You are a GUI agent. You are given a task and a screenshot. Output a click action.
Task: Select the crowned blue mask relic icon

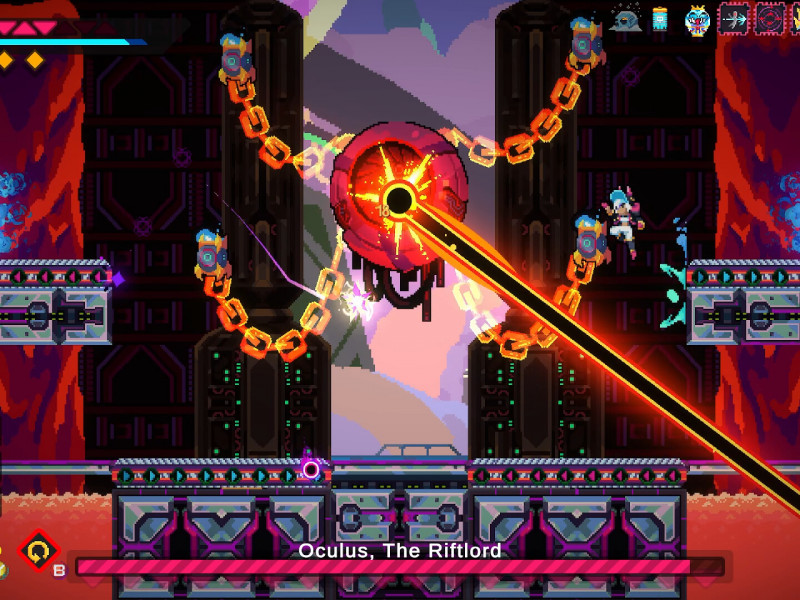pos(696,19)
